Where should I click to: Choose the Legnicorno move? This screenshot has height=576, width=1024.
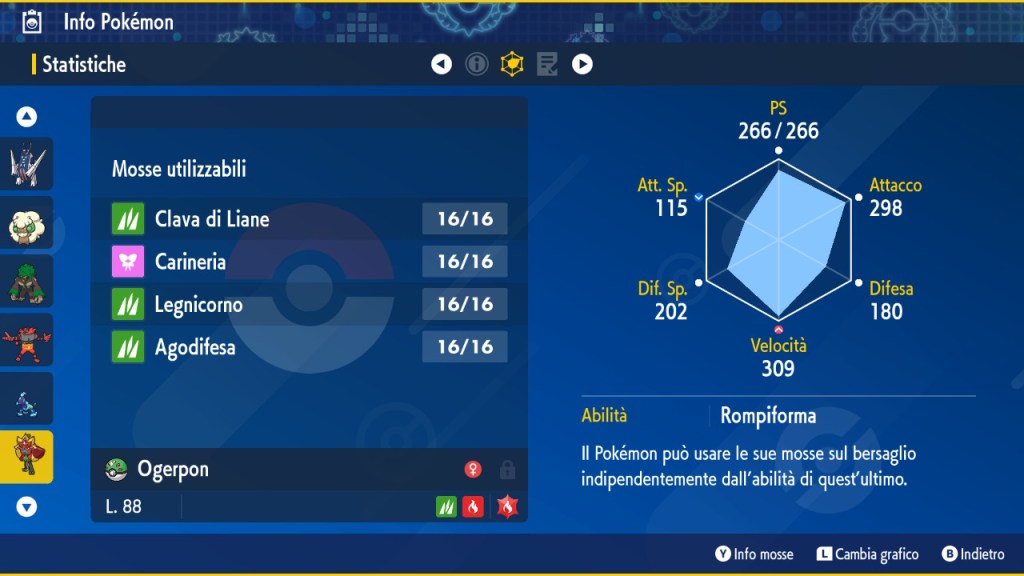click(310, 304)
